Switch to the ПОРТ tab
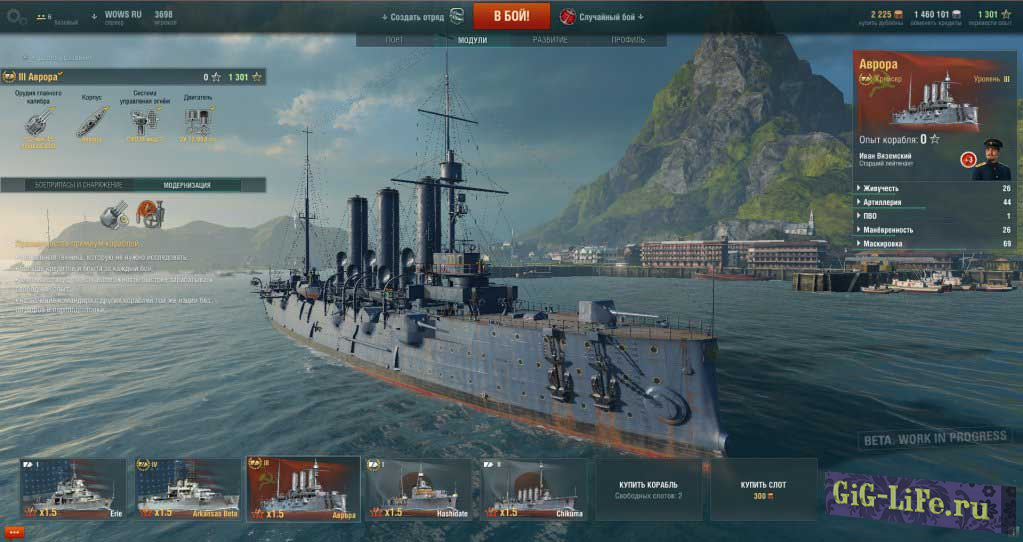 tap(395, 40)
